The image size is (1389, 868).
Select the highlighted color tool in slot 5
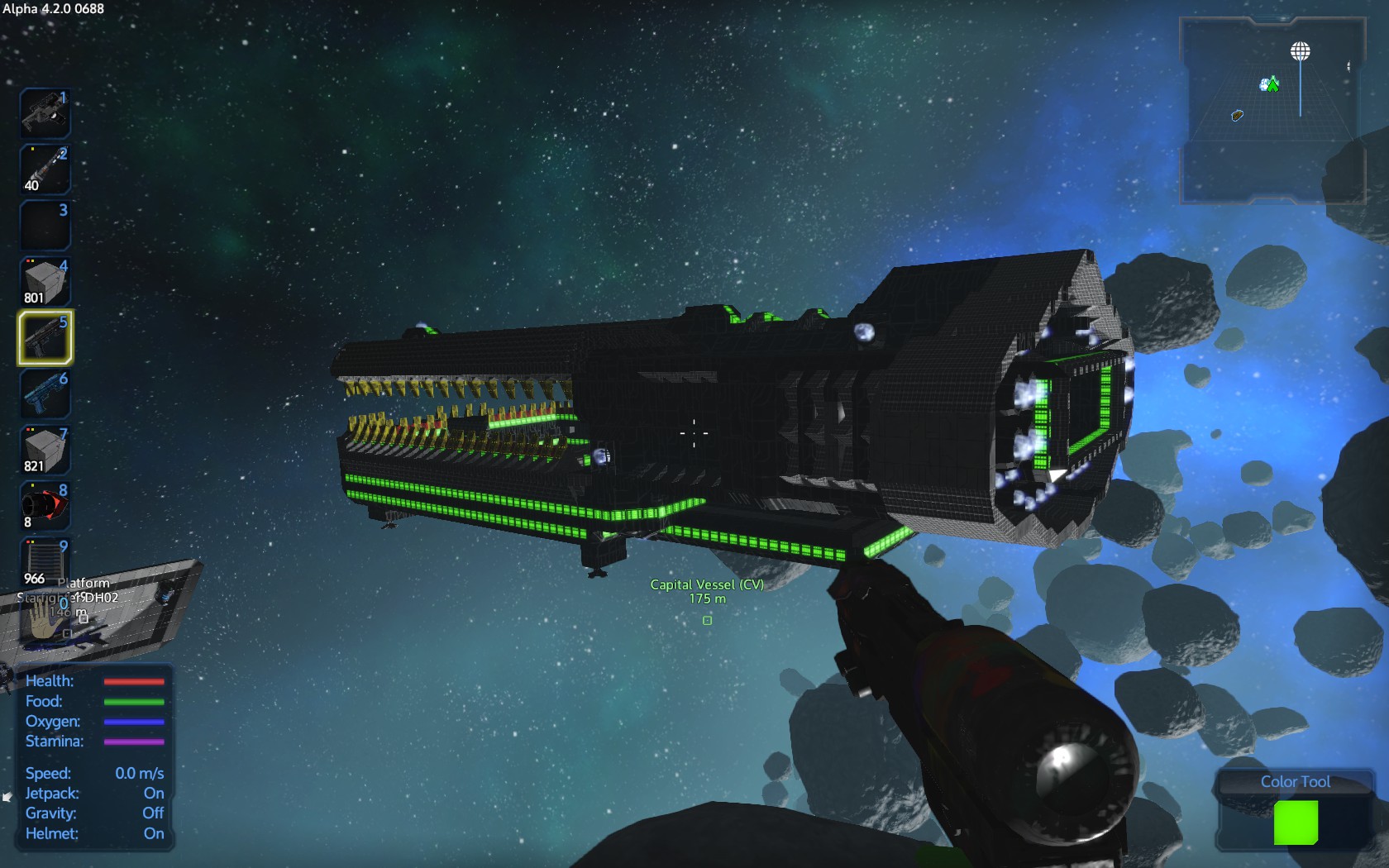(45, 337)
